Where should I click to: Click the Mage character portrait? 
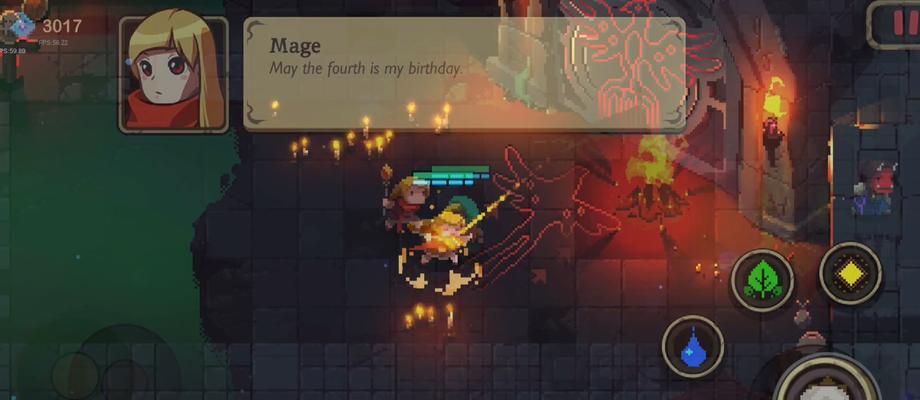click(173, 74)
